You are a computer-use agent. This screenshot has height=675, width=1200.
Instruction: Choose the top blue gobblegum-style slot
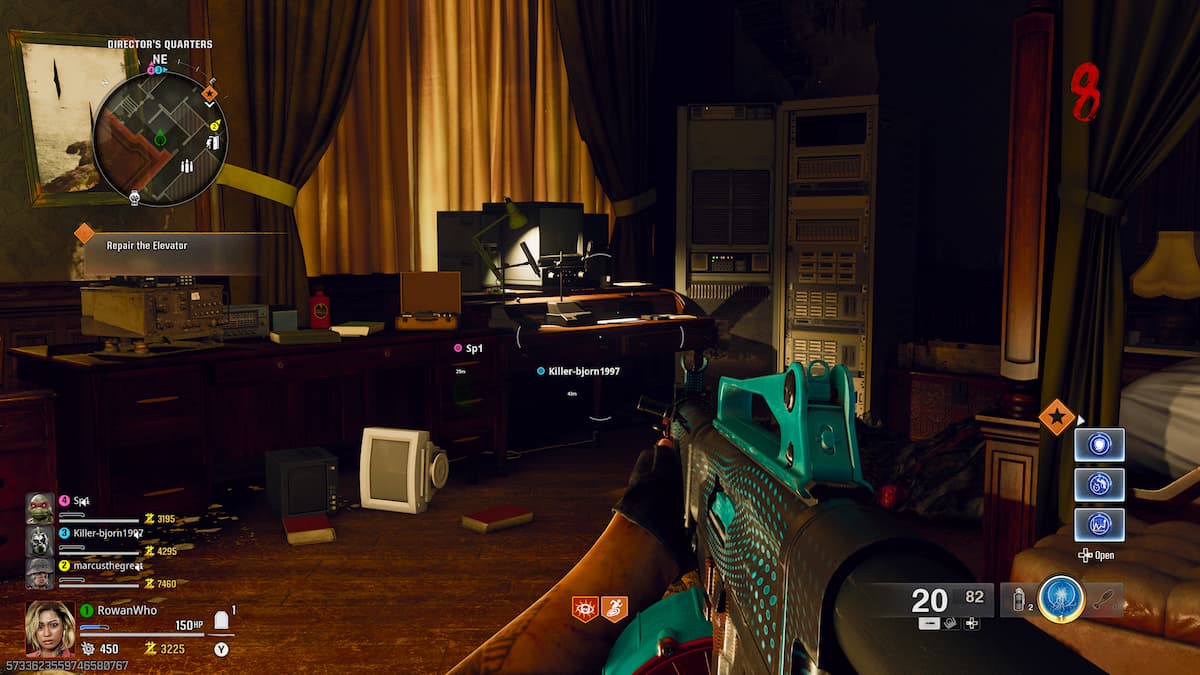coord(1099,444)
